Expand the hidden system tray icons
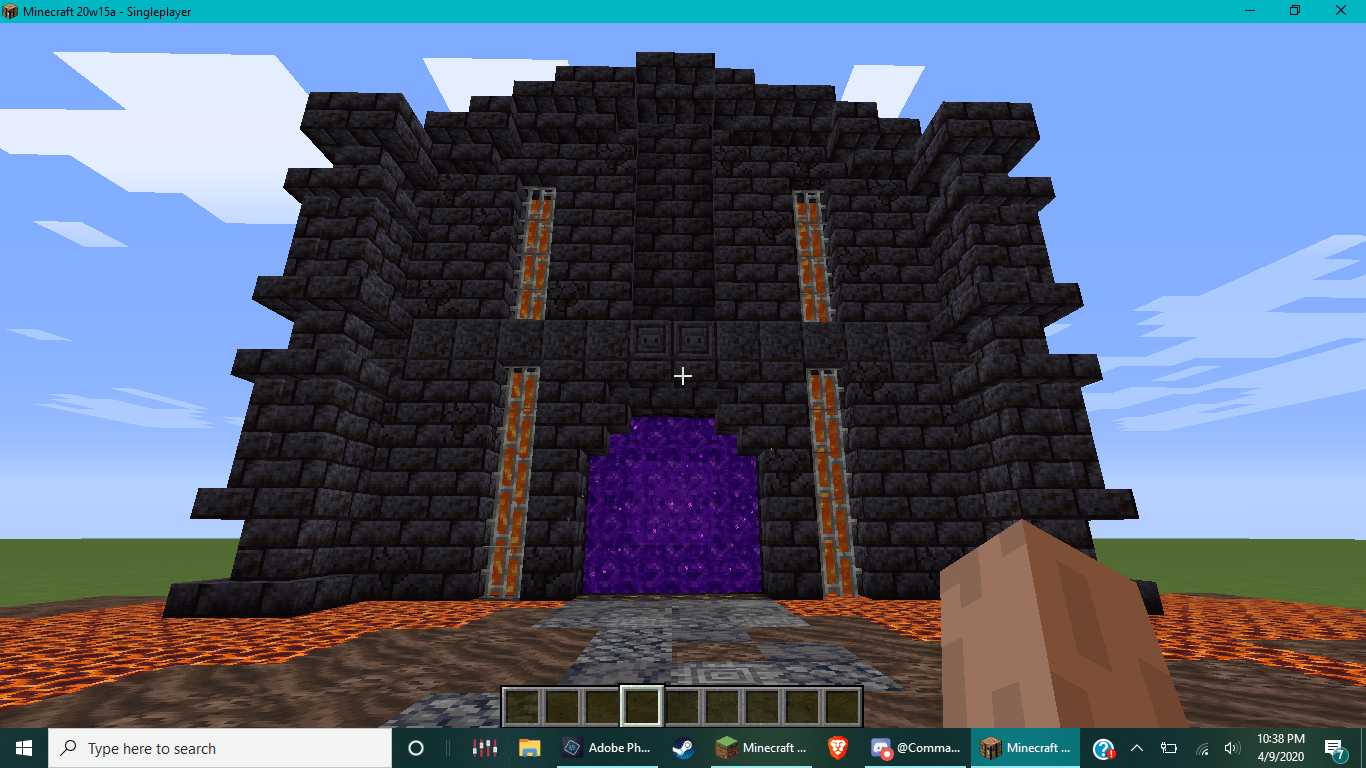 (x=1137, y=748)
